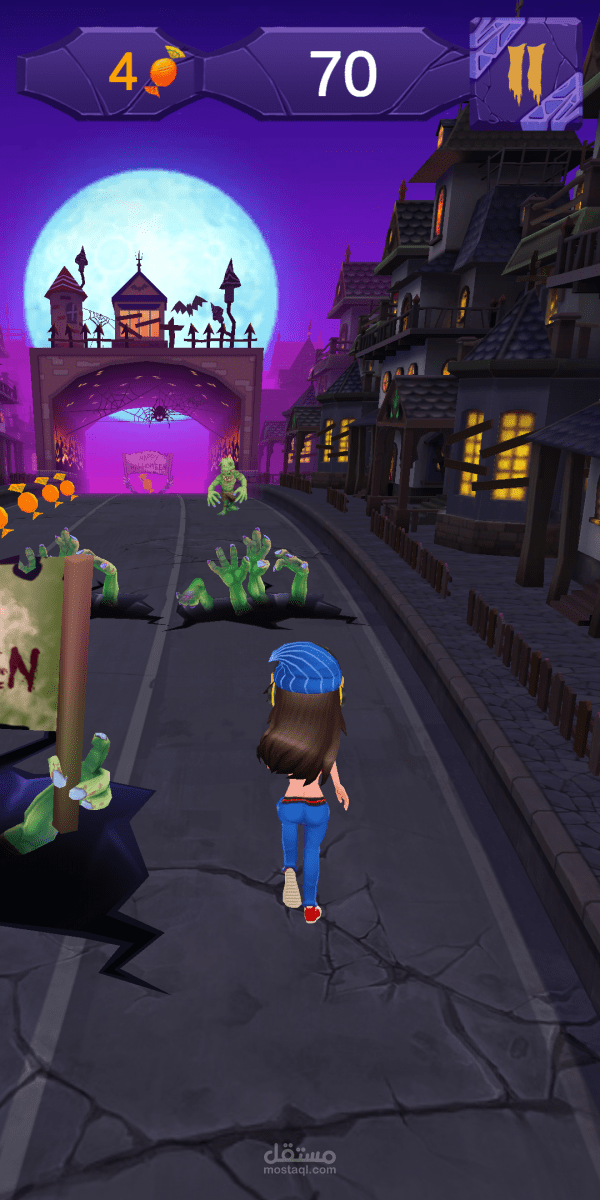Screen dimensions: 600x1200
Task: Pause the game with the top pause button
Action: click(x=524, y=72)
